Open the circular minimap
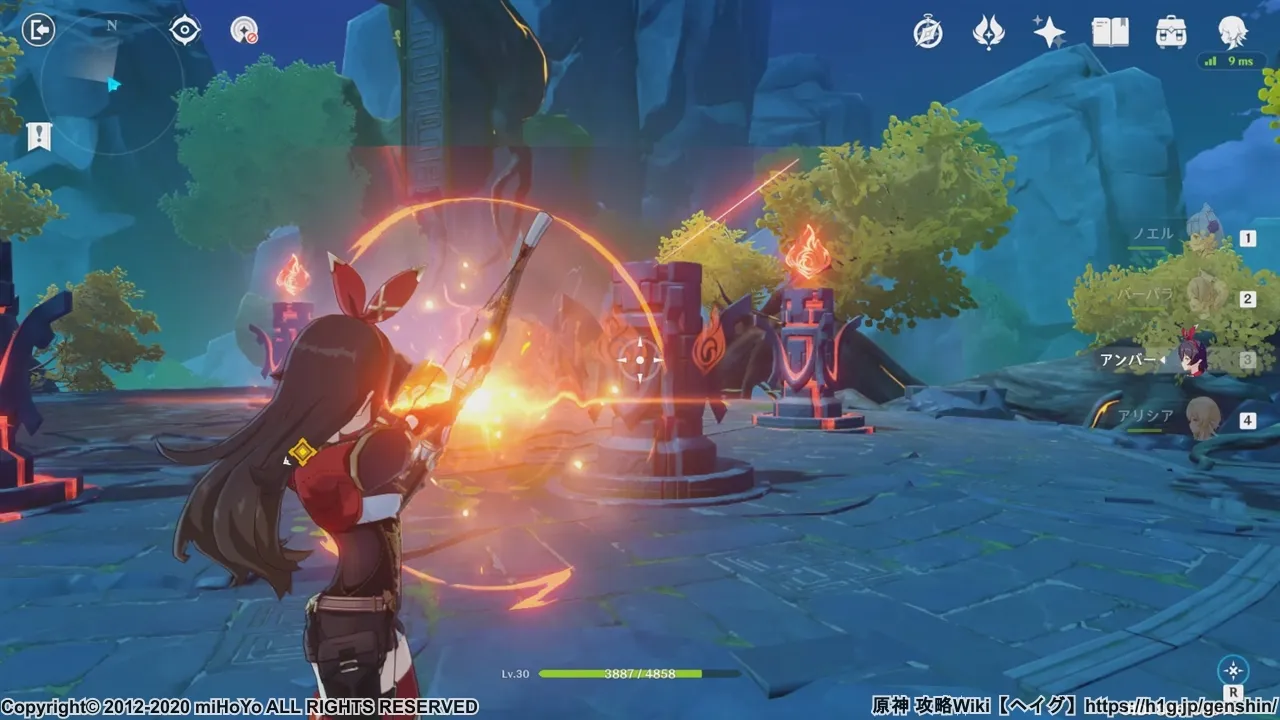The image size is (1280, 720). coord(112,83)
